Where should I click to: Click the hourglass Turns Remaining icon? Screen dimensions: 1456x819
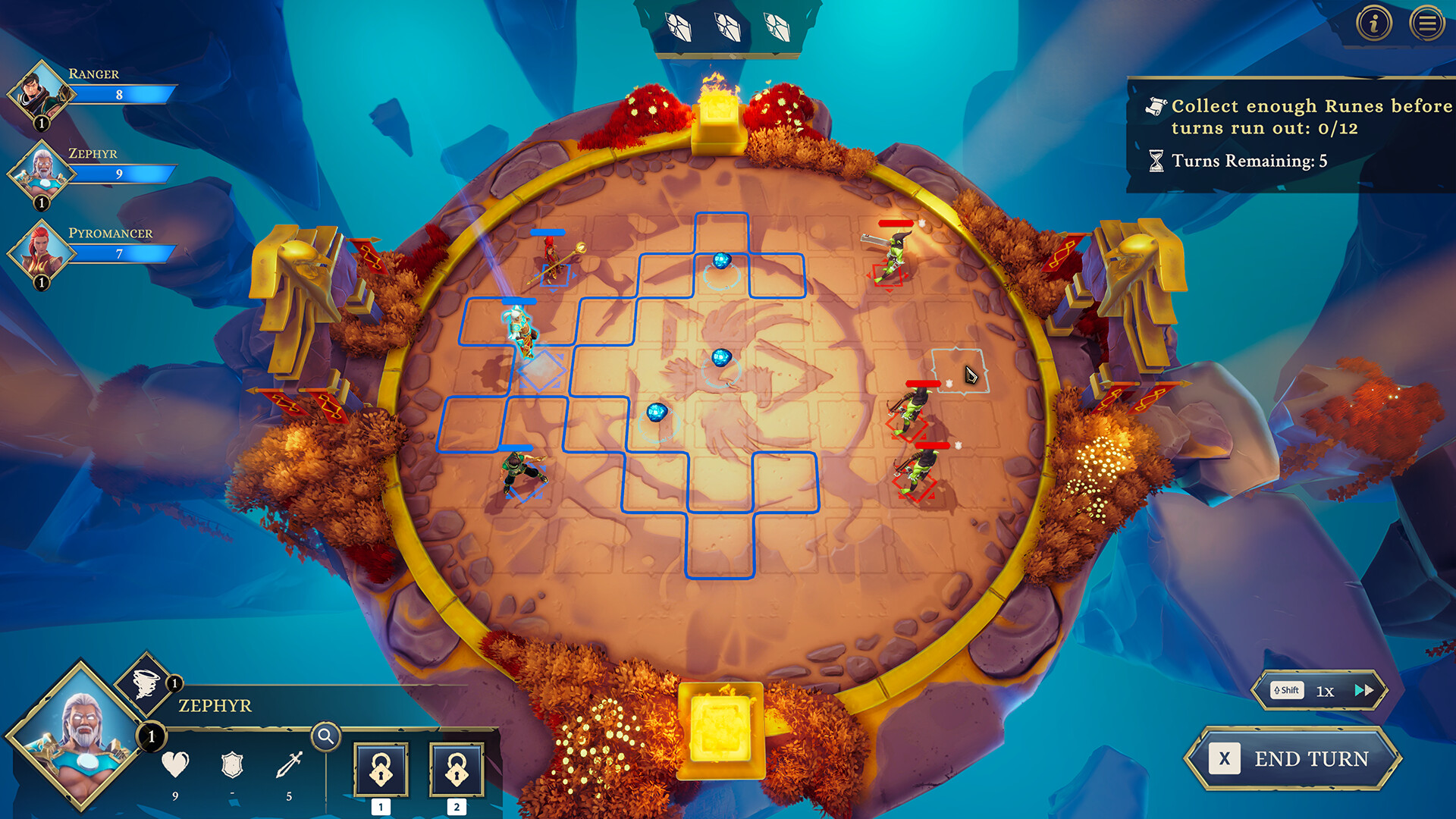[1156, 160]
